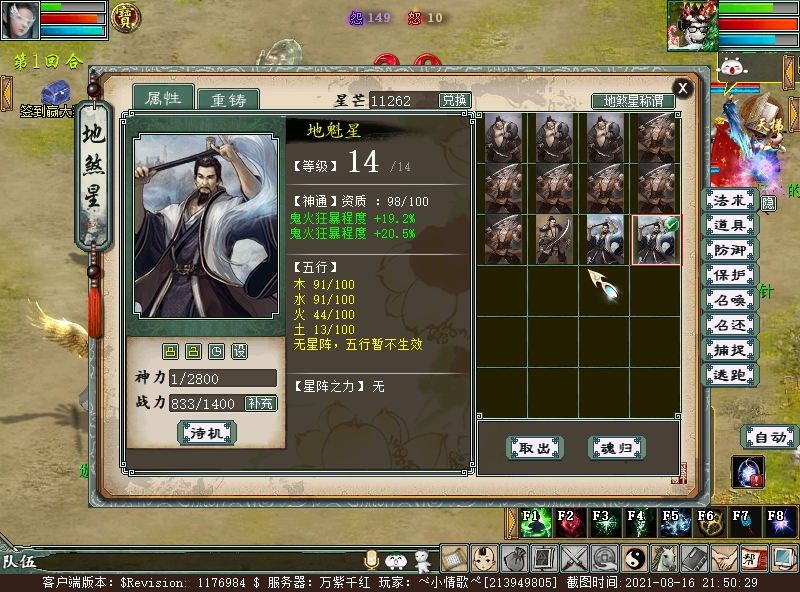Click the 取出 button
This screenshot has height=592, width=800.
point(535,448)
